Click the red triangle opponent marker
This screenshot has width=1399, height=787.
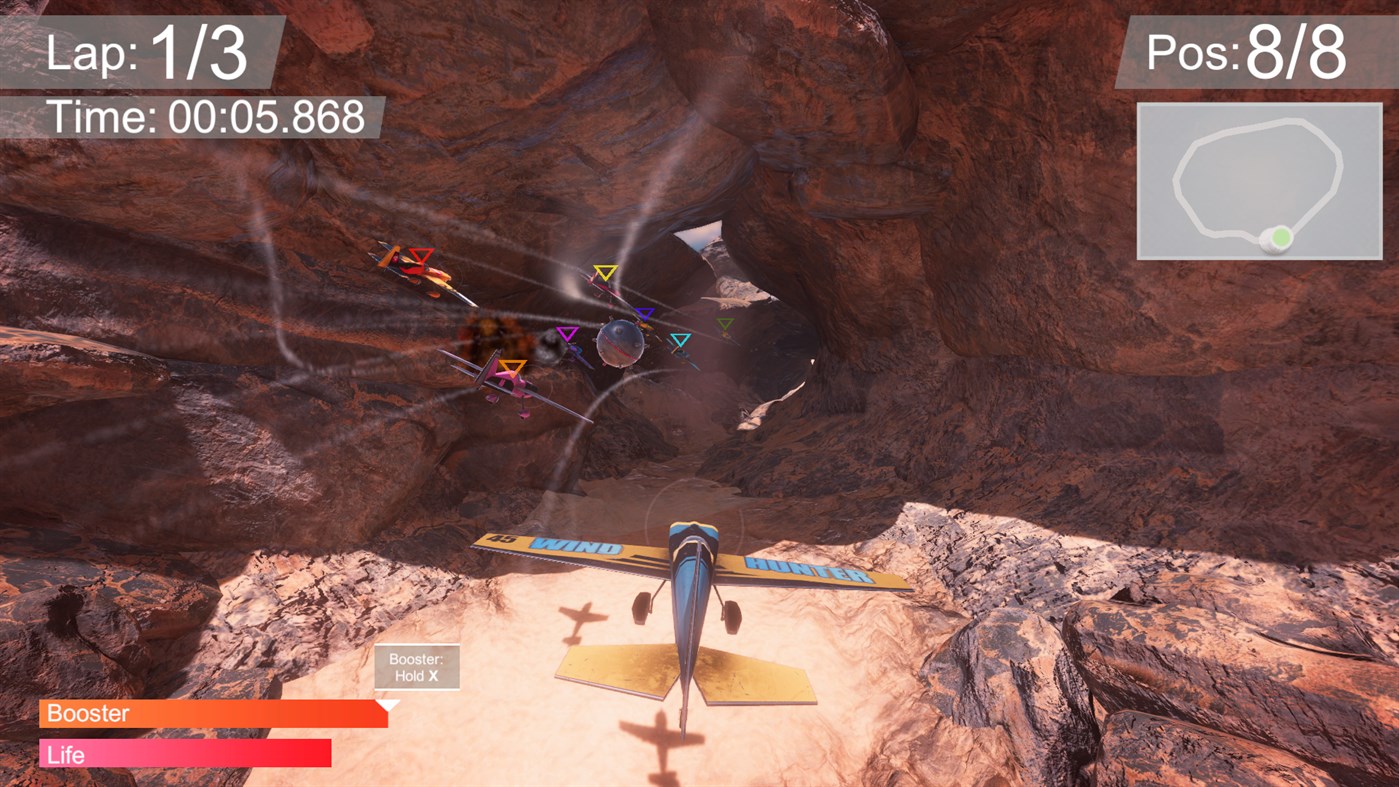420,253
